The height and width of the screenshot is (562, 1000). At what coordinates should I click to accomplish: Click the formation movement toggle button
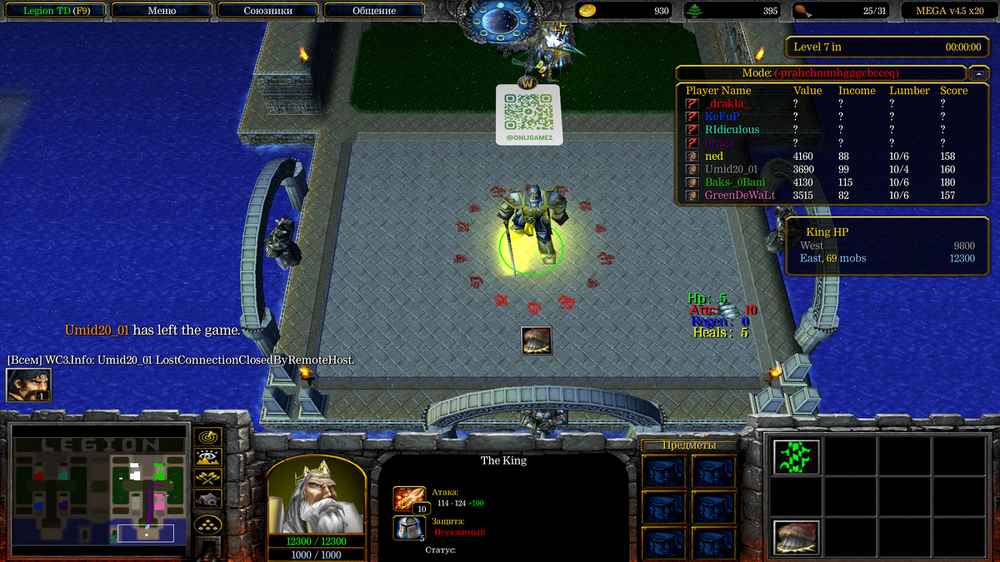tap(208, 523)
